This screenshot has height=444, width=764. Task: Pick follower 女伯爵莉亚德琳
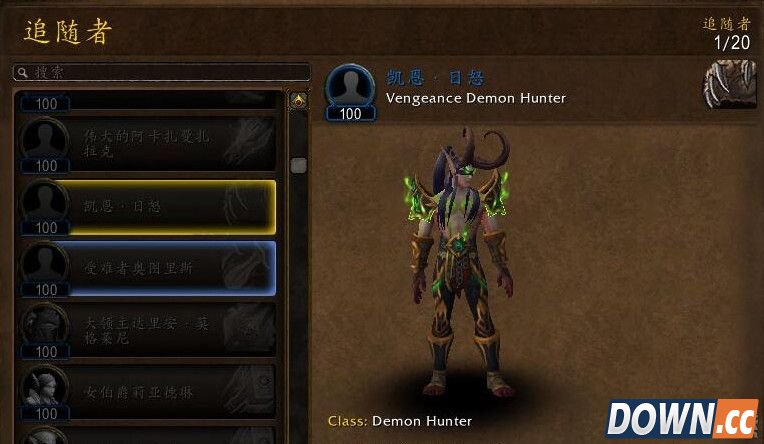tap(148, 391)
